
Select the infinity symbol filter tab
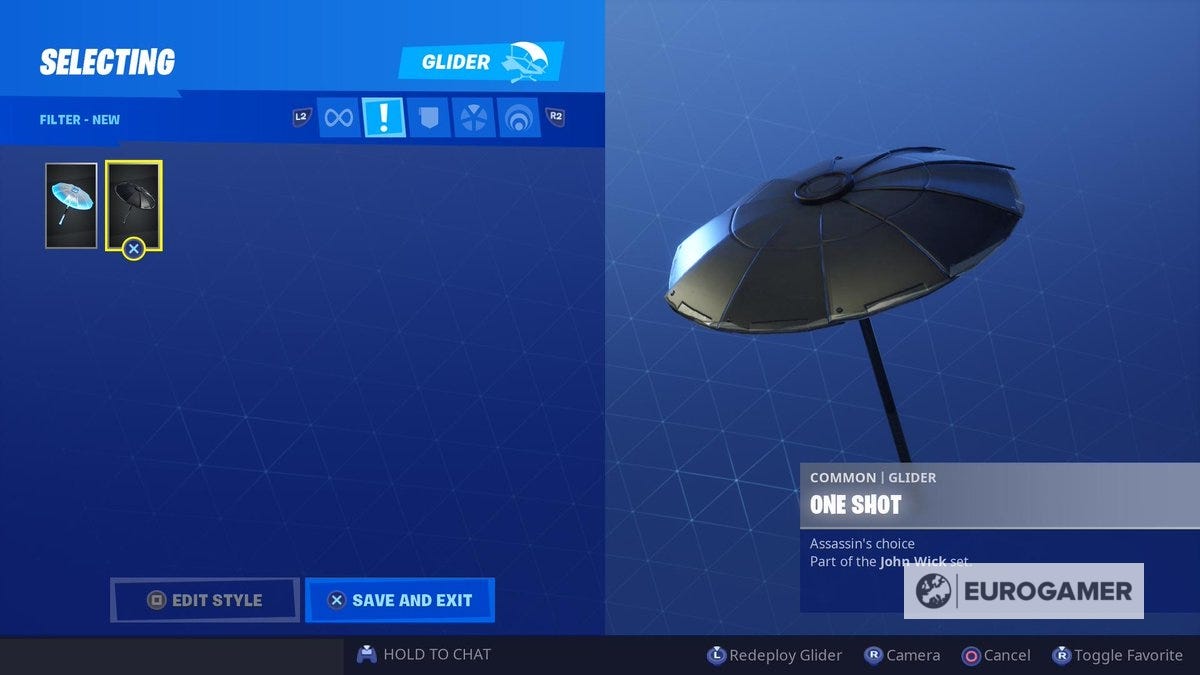tap(339, 118)
